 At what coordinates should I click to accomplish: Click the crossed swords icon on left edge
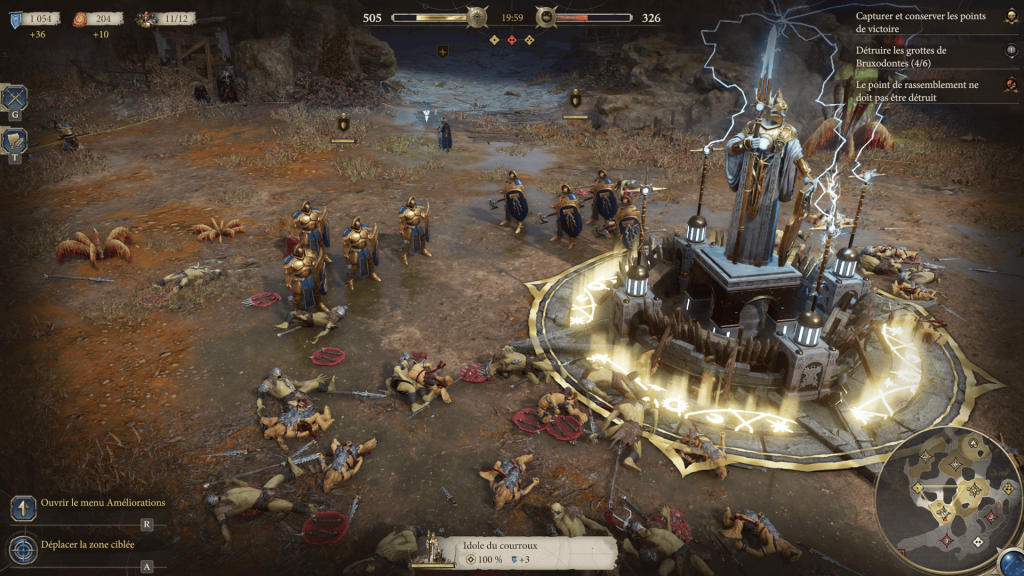click(15, 98)
